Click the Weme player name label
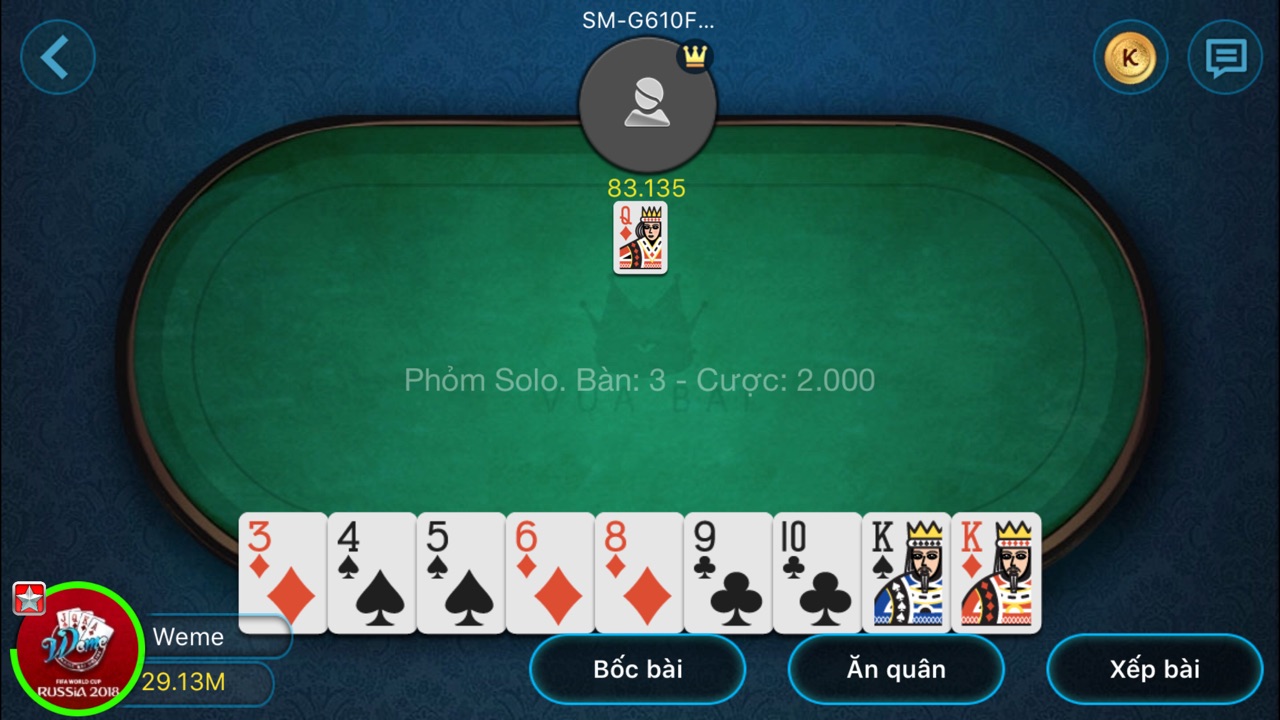Viewport: 1280px width, 720px height. click(x=190, y=637)
